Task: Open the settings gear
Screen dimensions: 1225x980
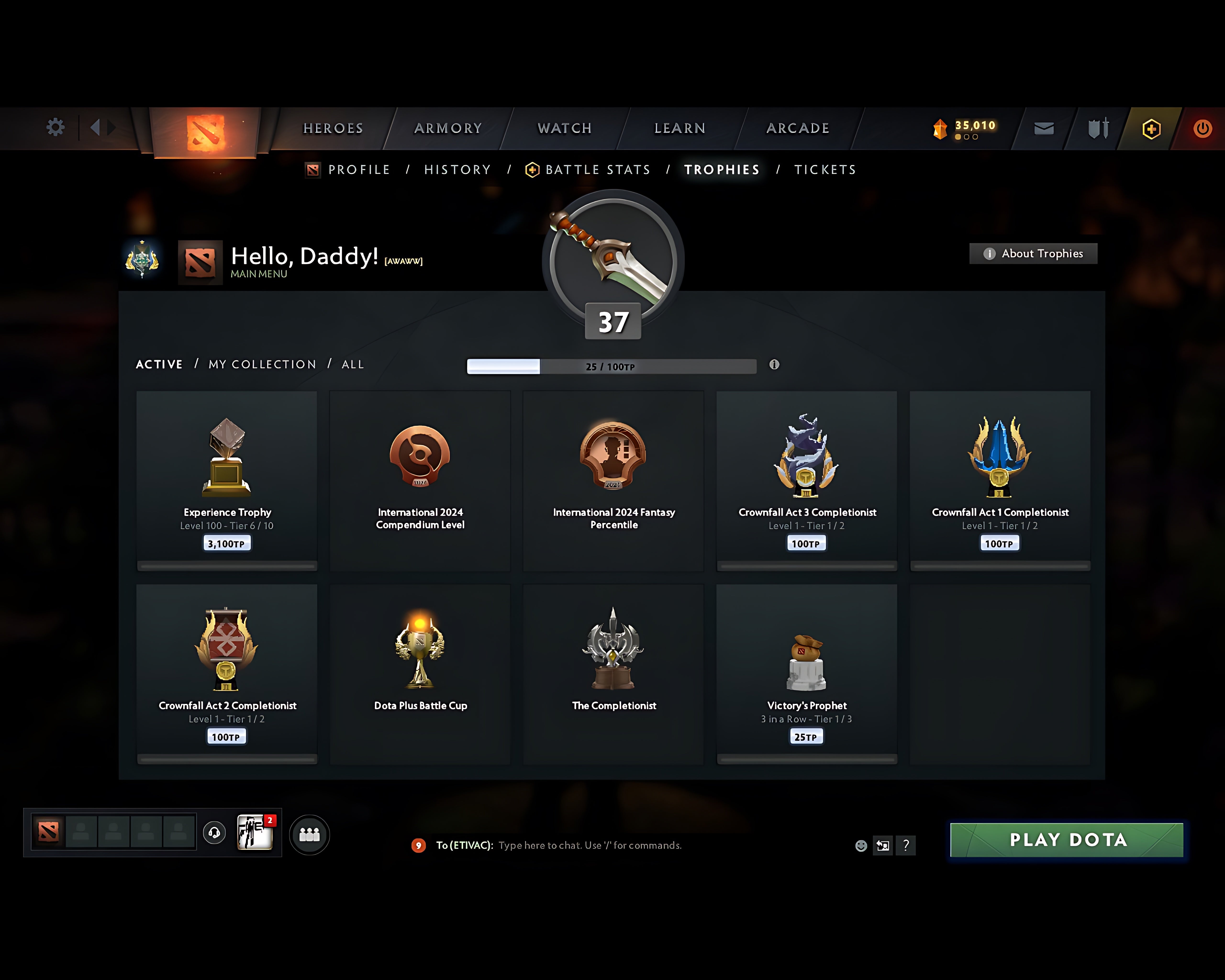Action: 55,127
